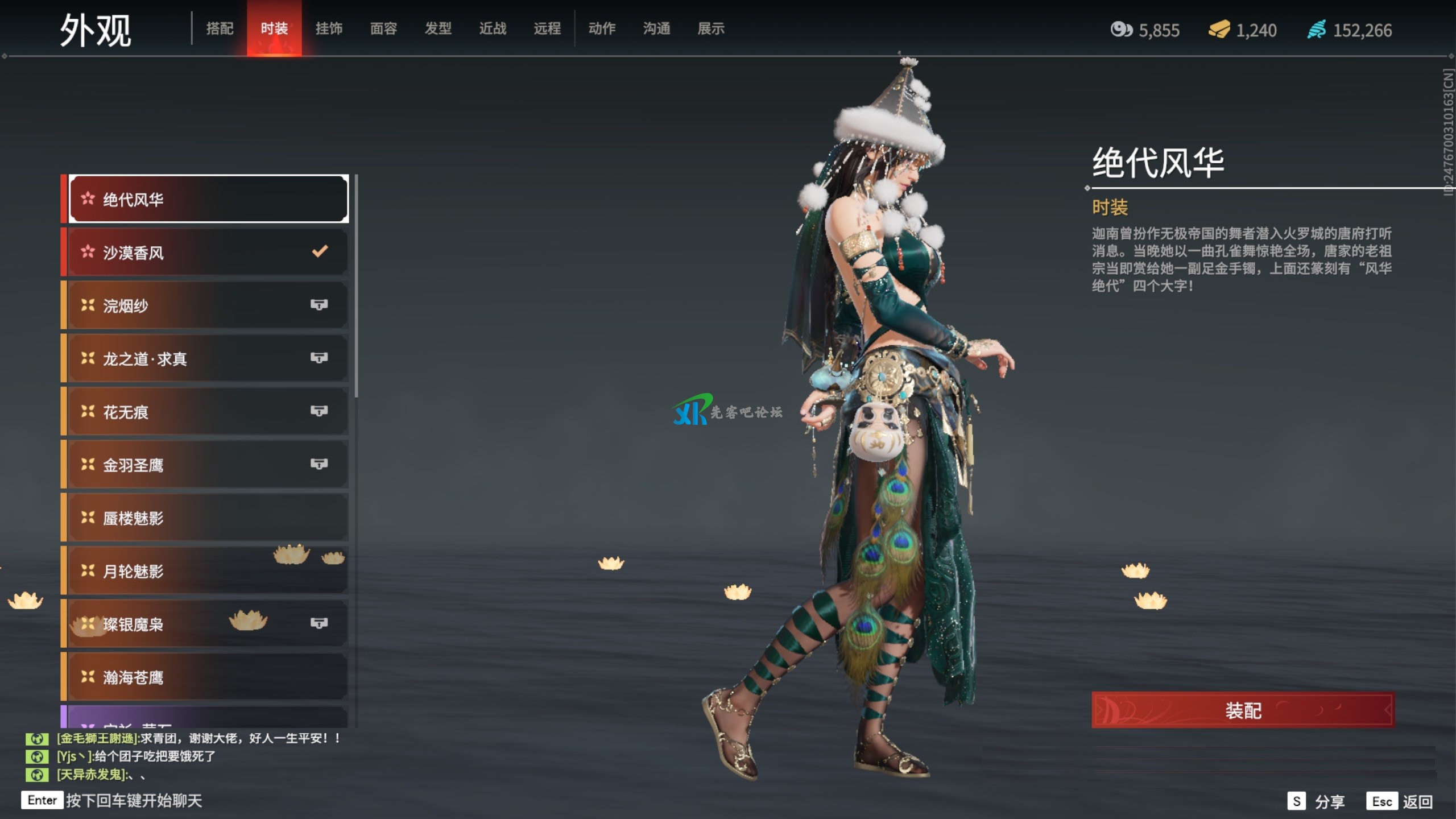Viewport: 1456px width, 819px height.
Task: Select the 龙之道·求真 outfit
Action: (208, 358)
